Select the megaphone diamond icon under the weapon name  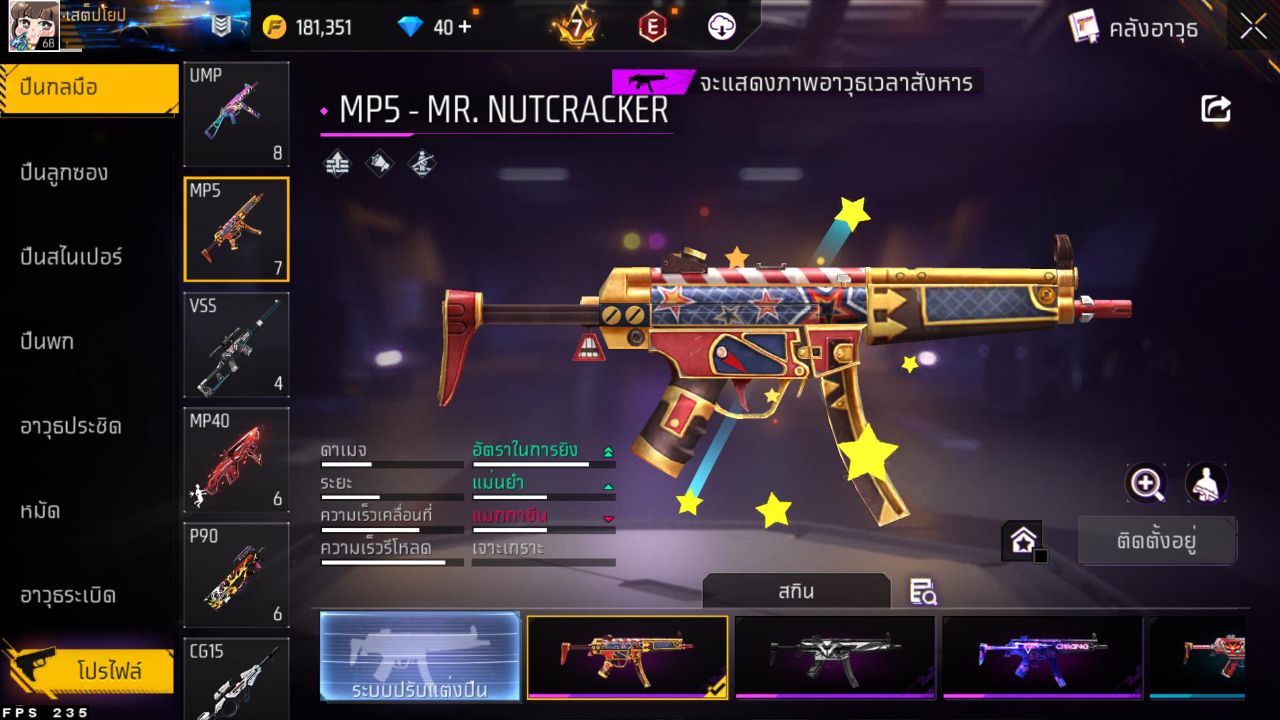pyautogui.click(x=379, y=161)
